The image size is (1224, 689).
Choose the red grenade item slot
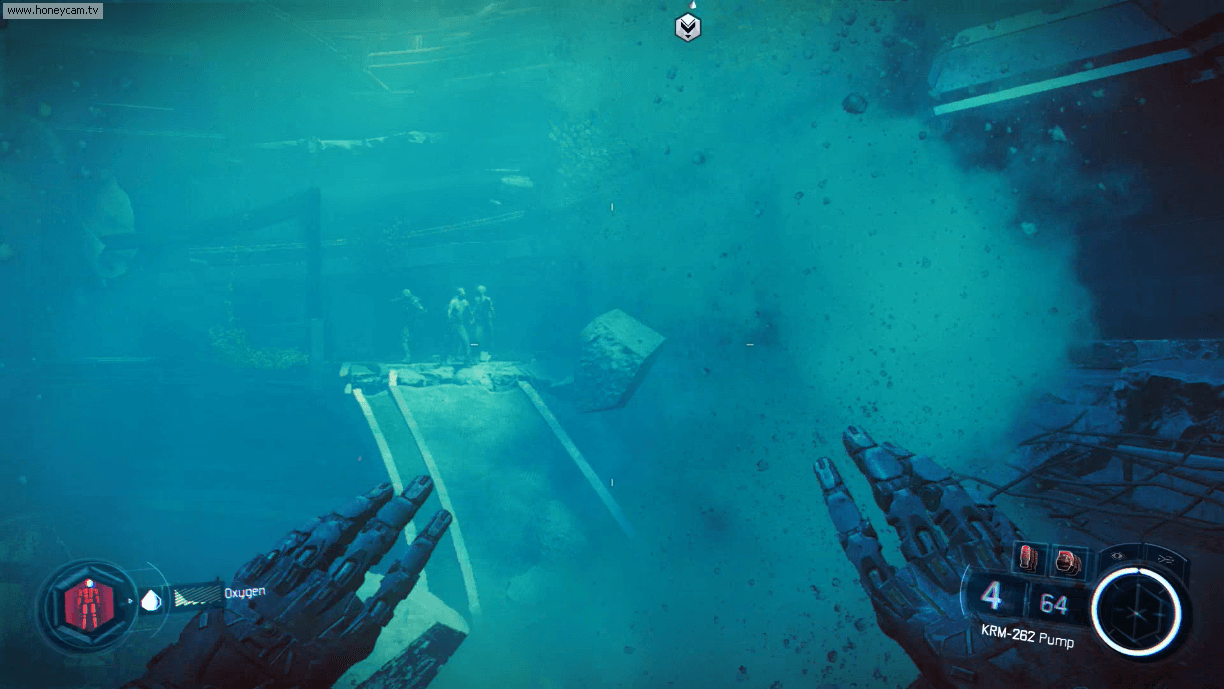pyautogui.click(x=1067, y=561)
